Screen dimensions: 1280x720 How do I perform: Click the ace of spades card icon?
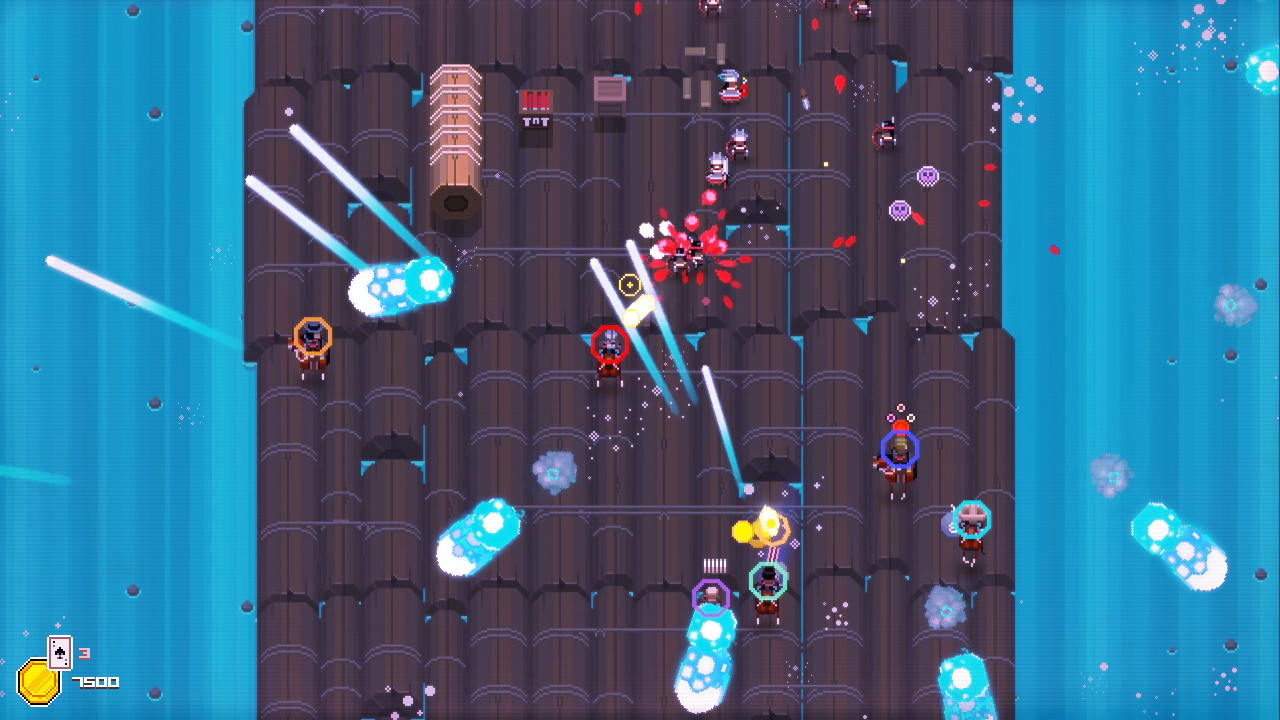[60, 652]
